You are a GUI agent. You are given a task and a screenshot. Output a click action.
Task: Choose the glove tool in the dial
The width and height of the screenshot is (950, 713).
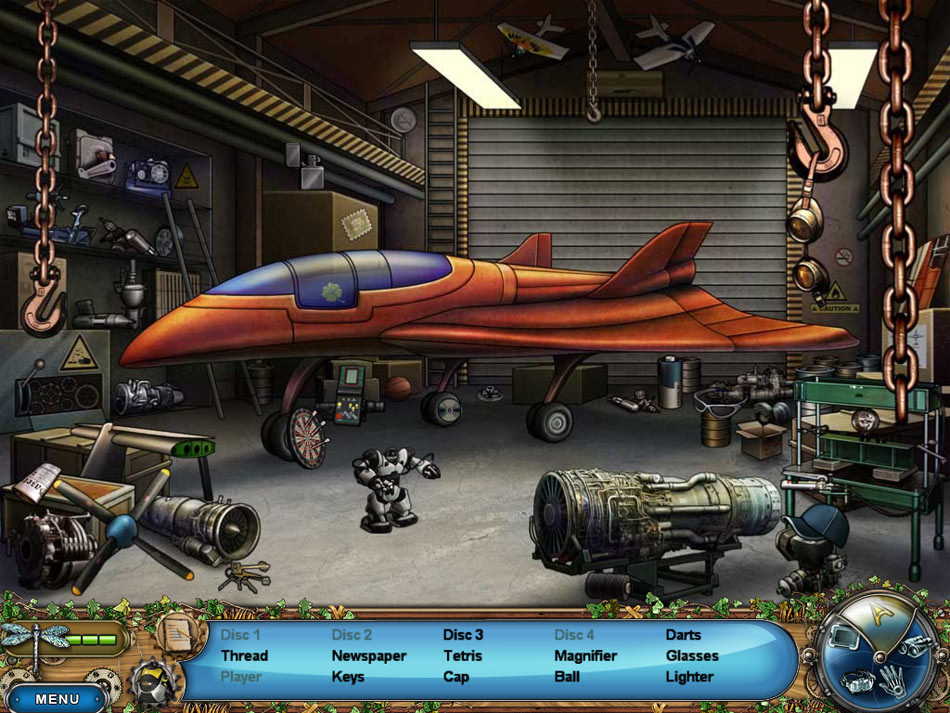[x=893, y=680]
